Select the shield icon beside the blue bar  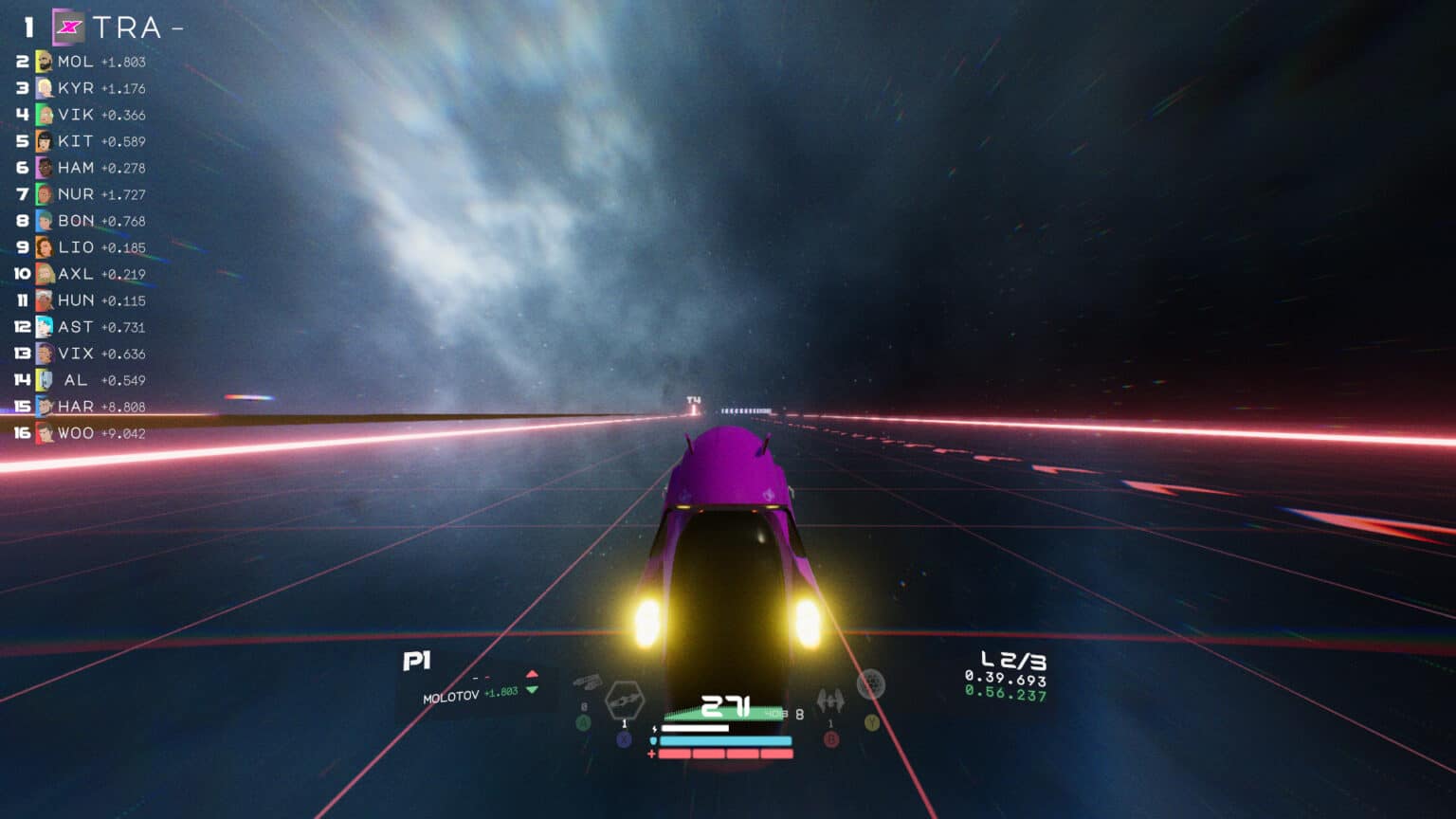pyautogui.click(x=653, y=740)
